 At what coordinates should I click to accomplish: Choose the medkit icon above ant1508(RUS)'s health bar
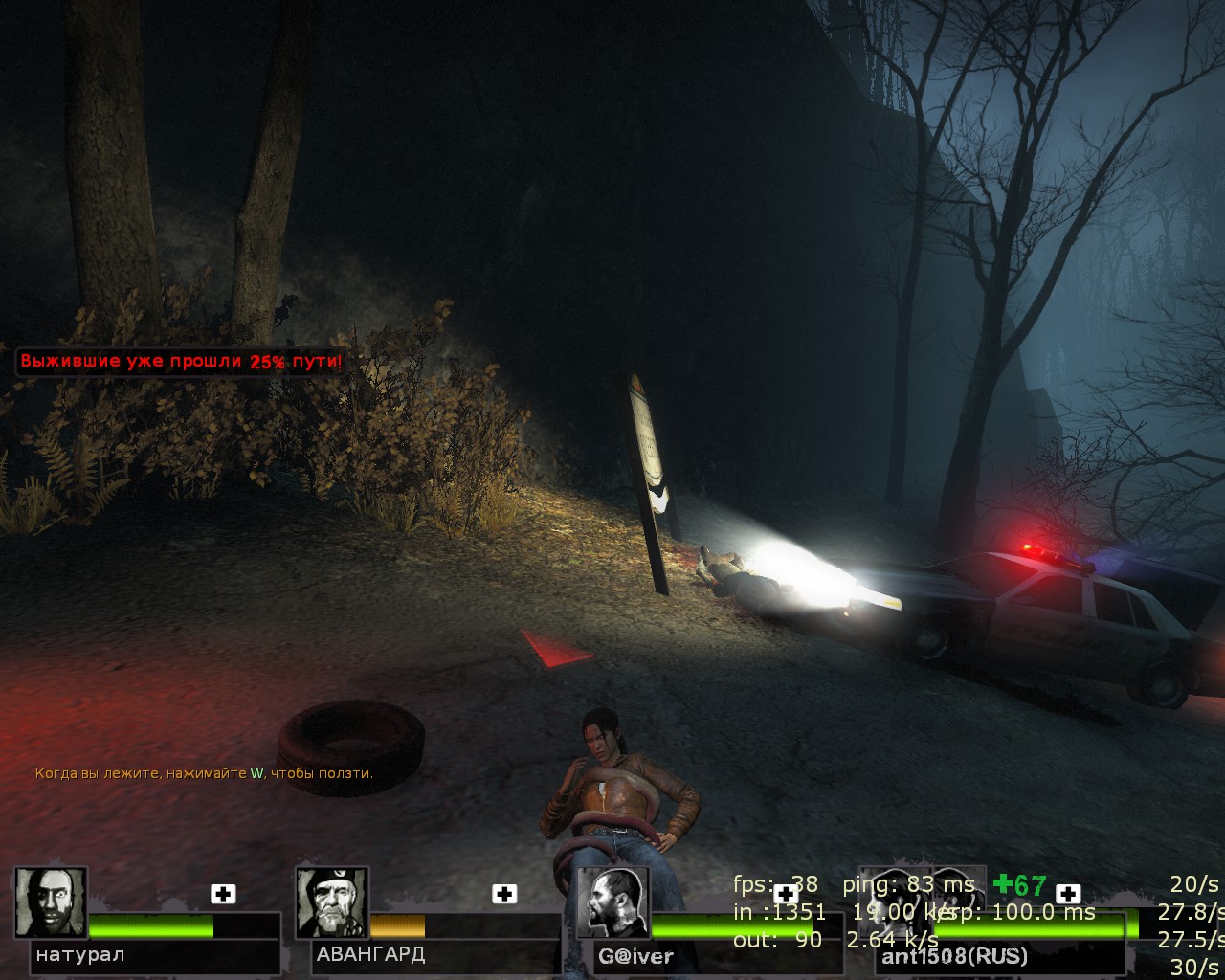(x=1068, y=894)
